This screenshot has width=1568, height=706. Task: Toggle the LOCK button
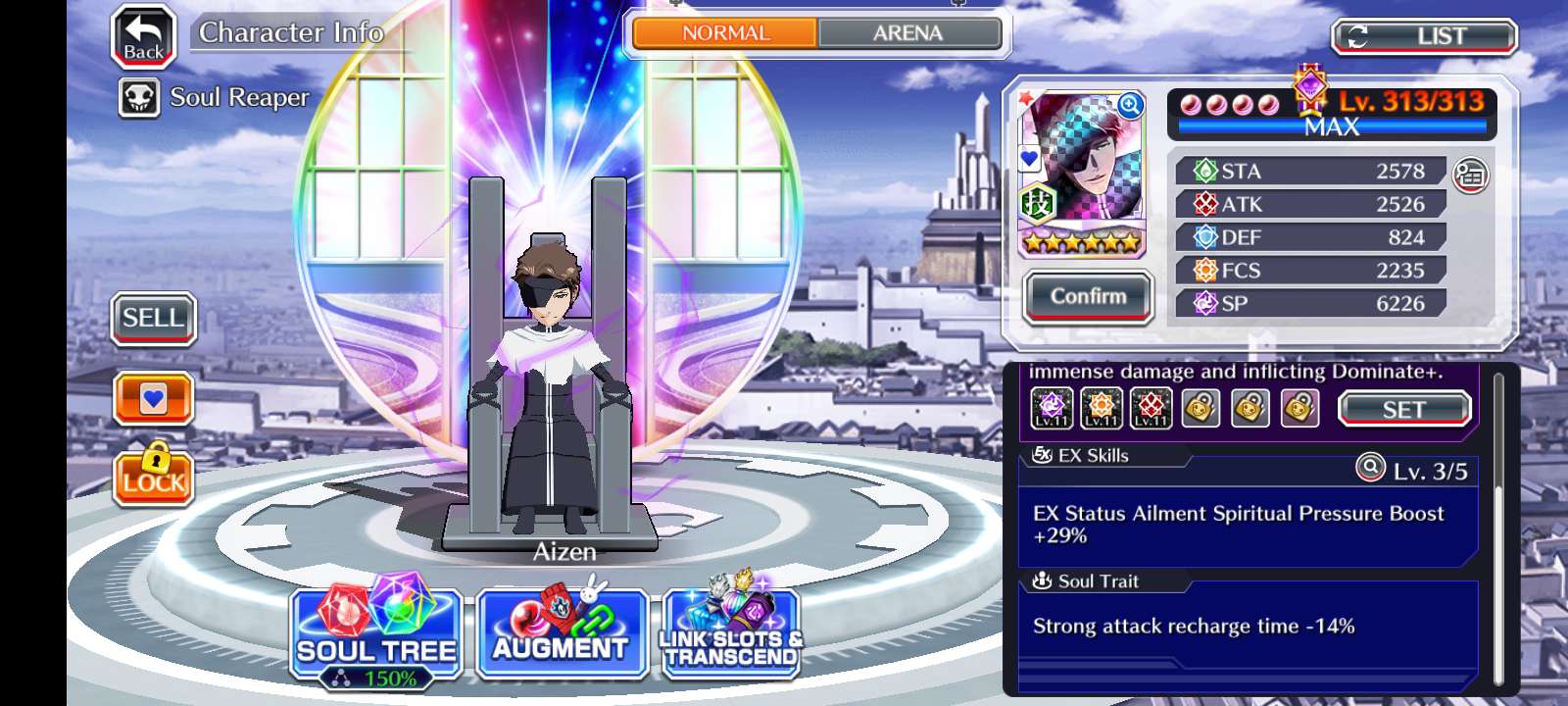click(x=153, y=477)
